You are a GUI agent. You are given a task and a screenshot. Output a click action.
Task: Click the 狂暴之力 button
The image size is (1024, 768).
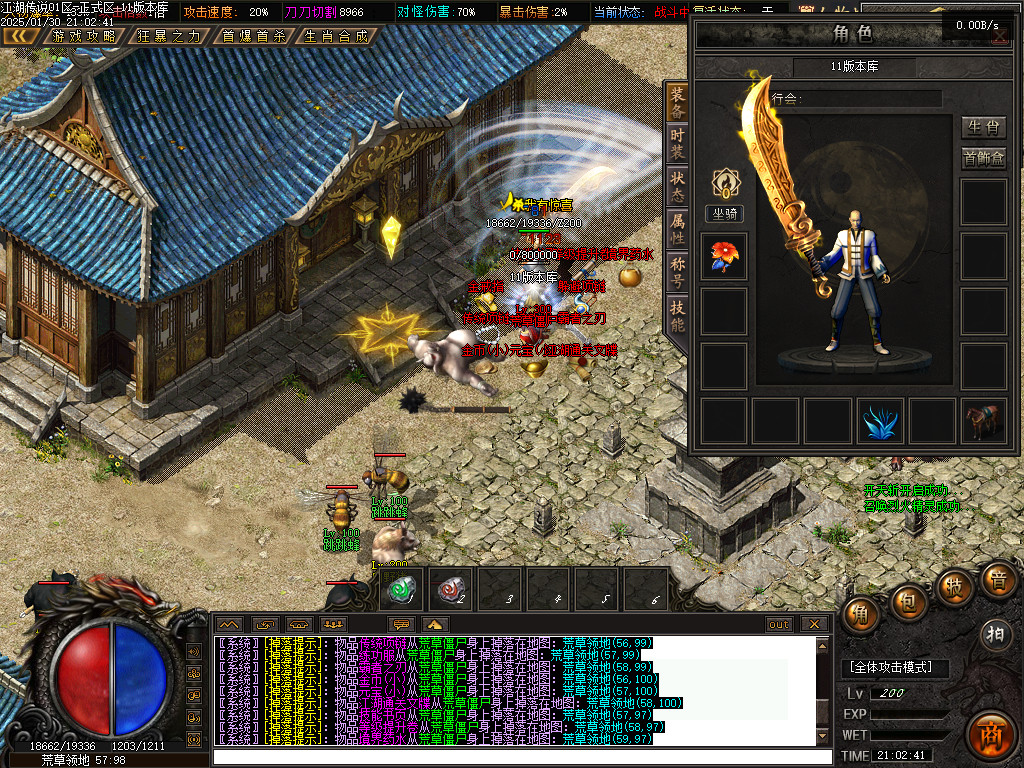click(168, 36)
